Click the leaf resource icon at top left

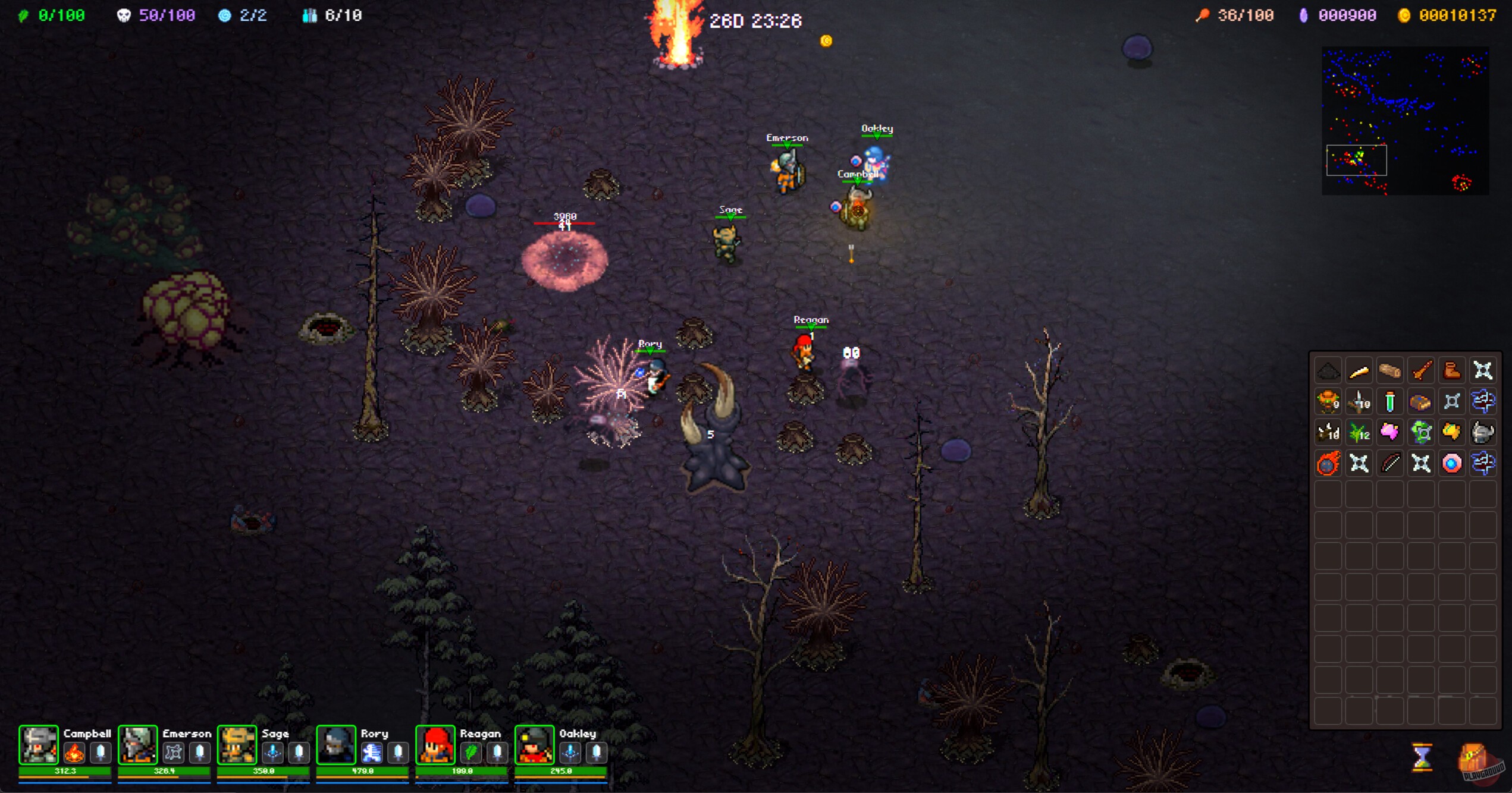(x=23, y=15)
